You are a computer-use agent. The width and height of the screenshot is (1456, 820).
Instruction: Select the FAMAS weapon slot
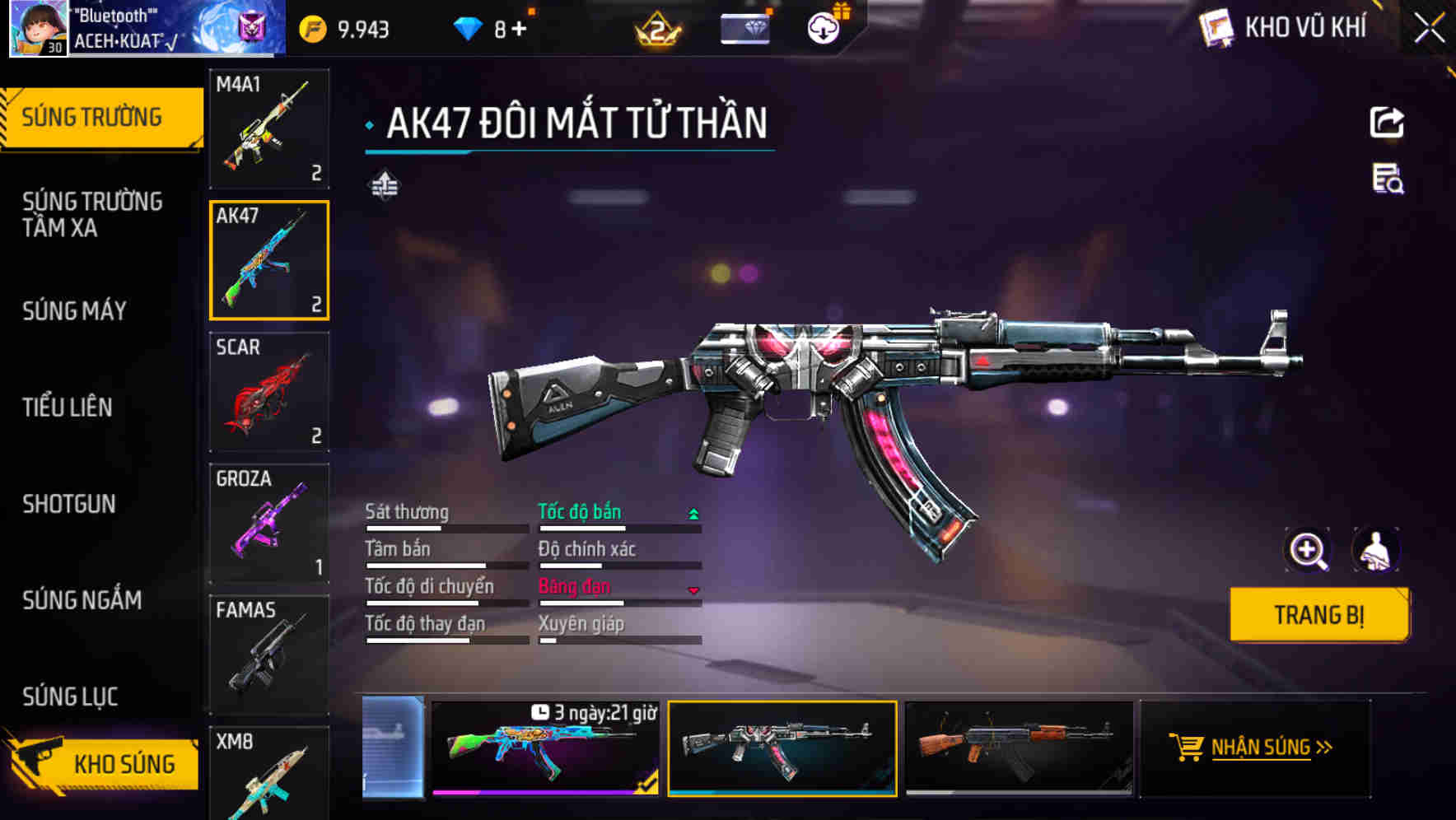coord(269,655)
